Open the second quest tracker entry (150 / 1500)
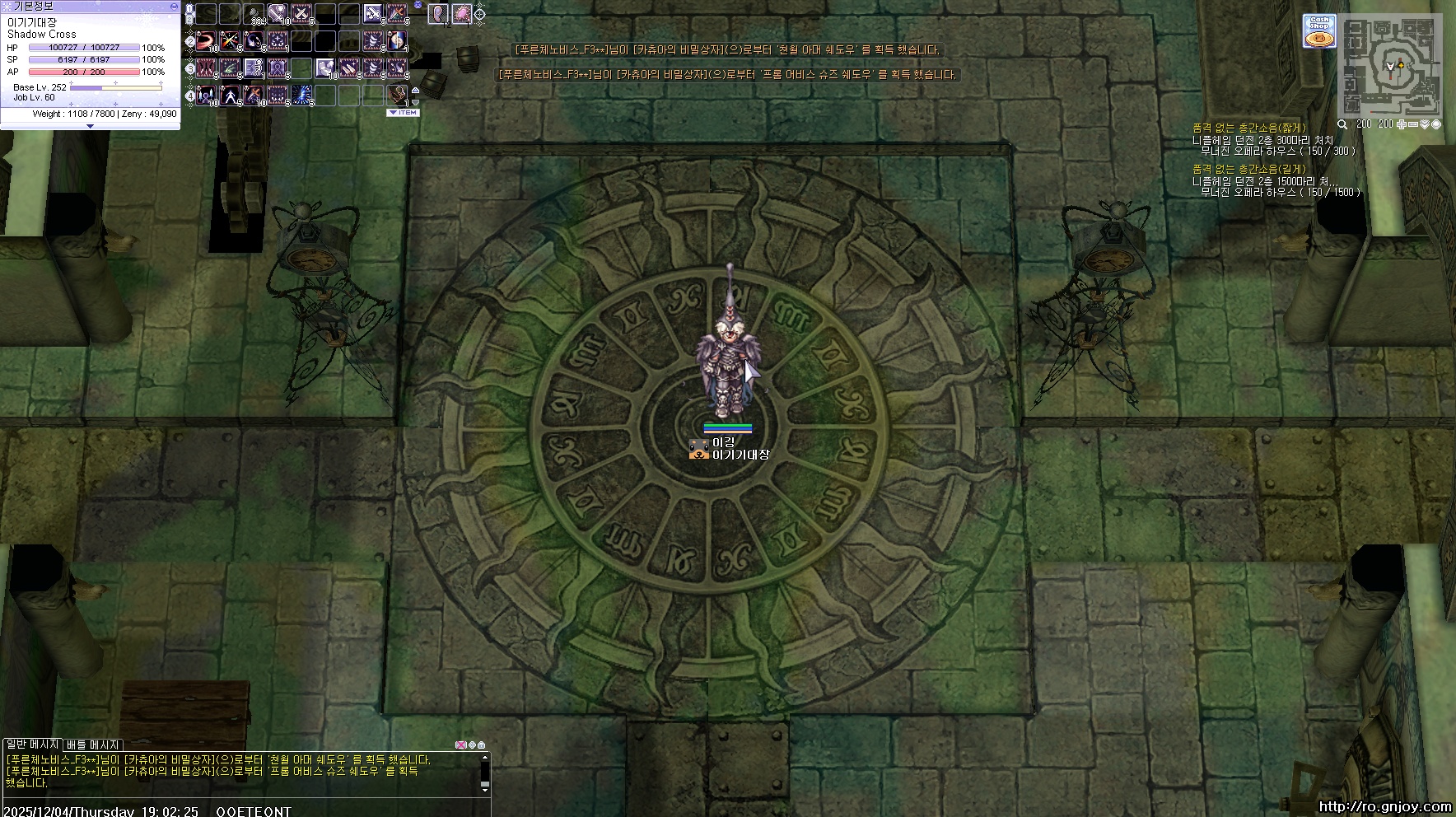The height and width of the screenshot is (817, 1456). coord(1276,187)
